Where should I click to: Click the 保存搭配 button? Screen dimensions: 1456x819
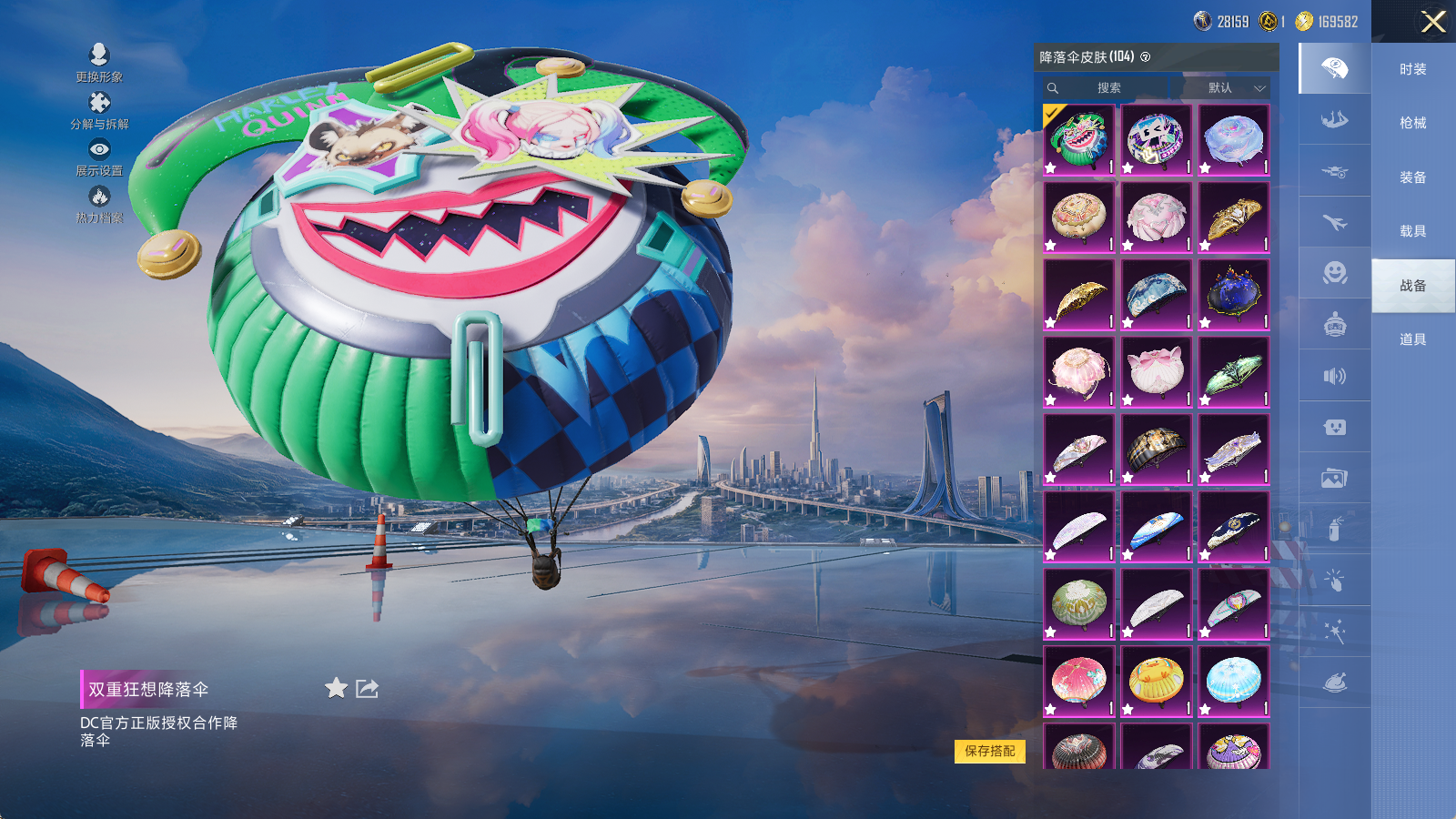(x=989, y=751)
